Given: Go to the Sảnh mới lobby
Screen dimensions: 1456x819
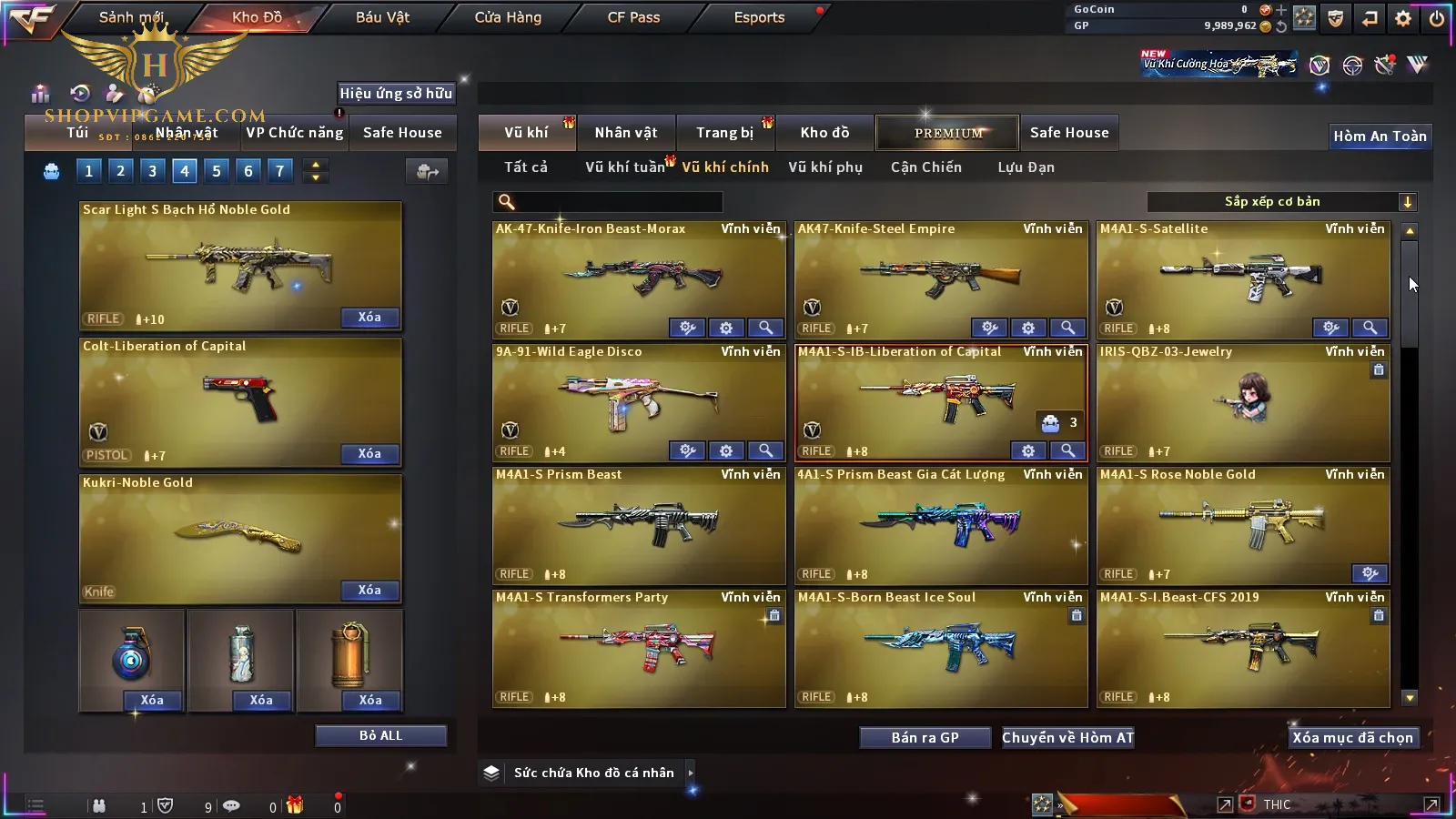Looking at the screenshot, I should [131, 17].
